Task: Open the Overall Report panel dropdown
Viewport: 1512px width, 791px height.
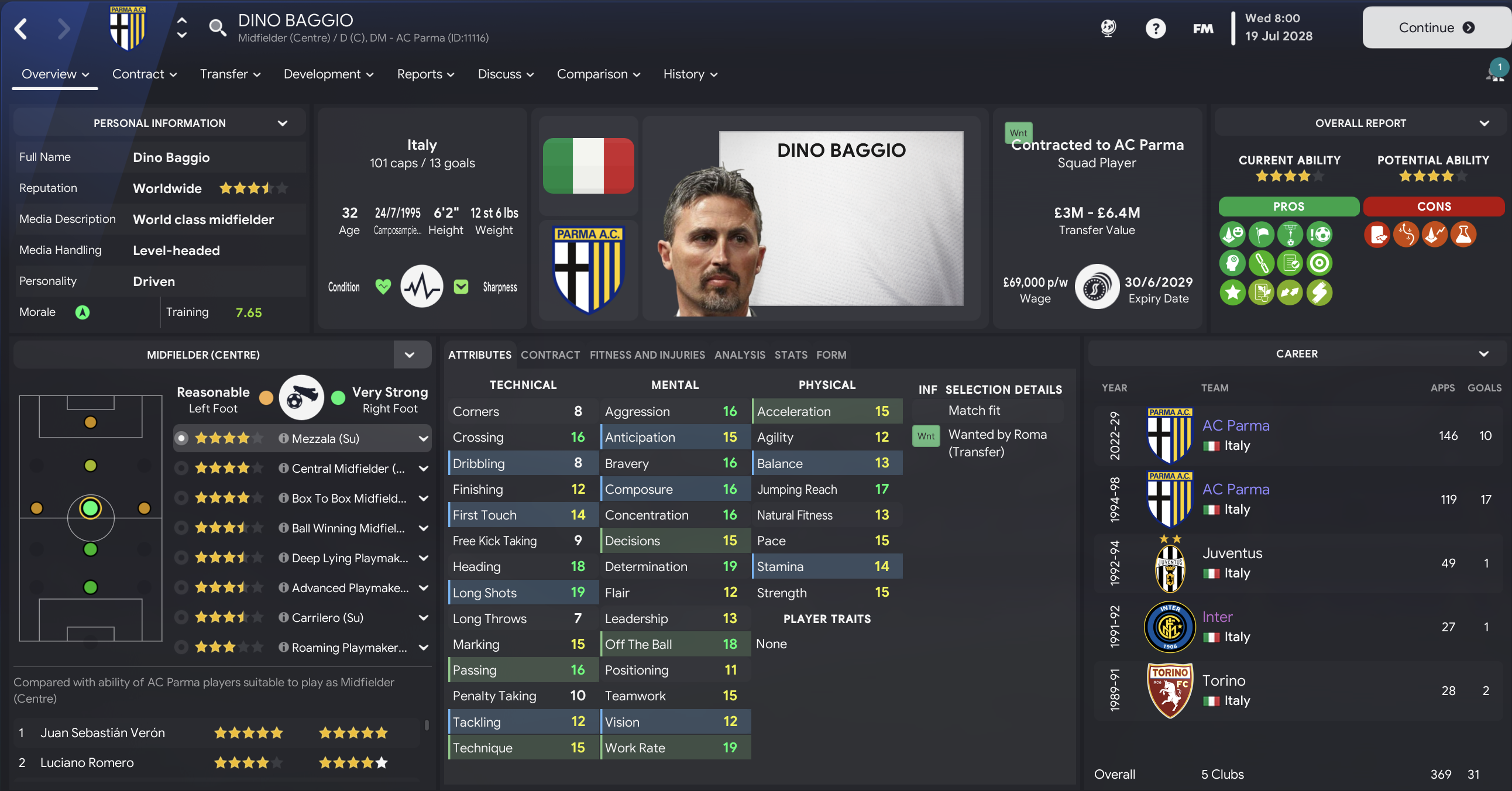Action: [x=1484, y=123]
